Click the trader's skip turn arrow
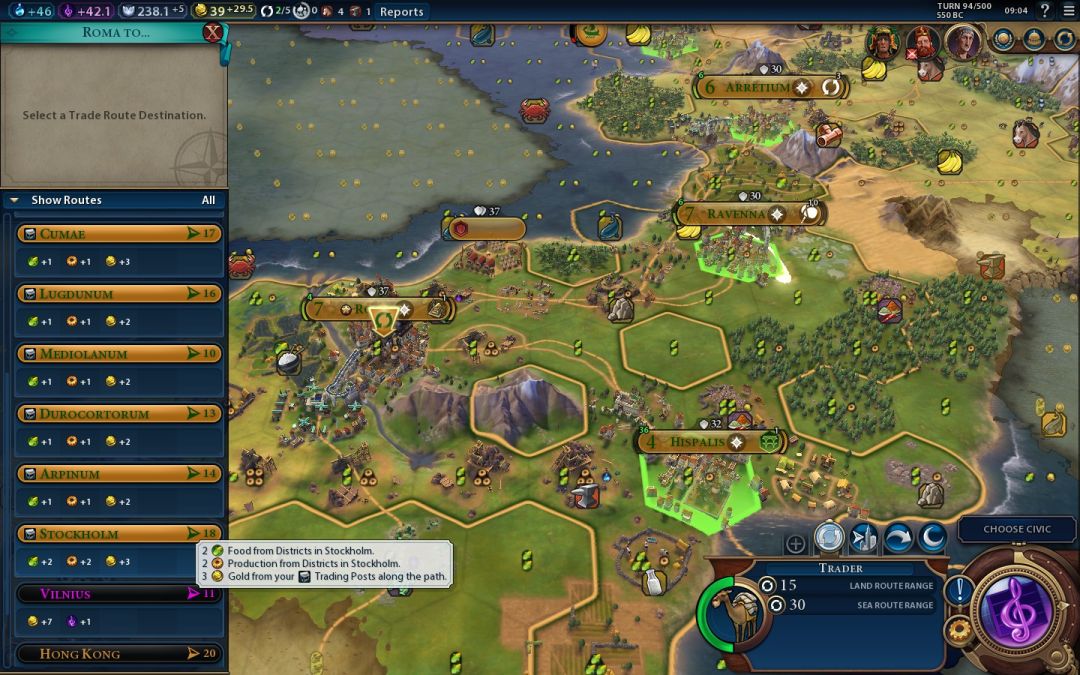 (x=897, y=539)
